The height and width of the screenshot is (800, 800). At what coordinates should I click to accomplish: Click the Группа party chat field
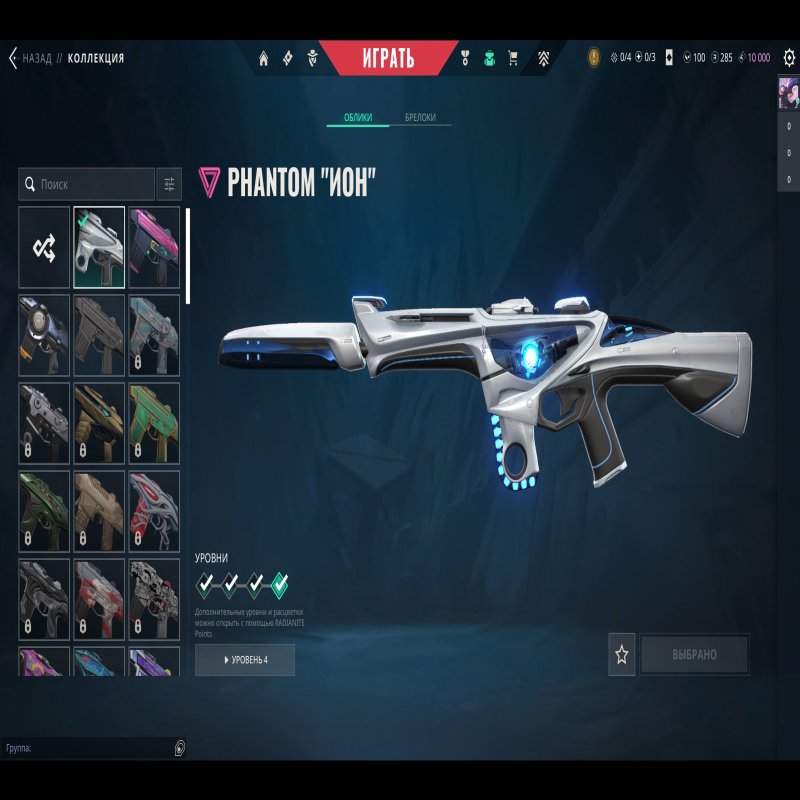pyautogui.click(x=90, y=747)
